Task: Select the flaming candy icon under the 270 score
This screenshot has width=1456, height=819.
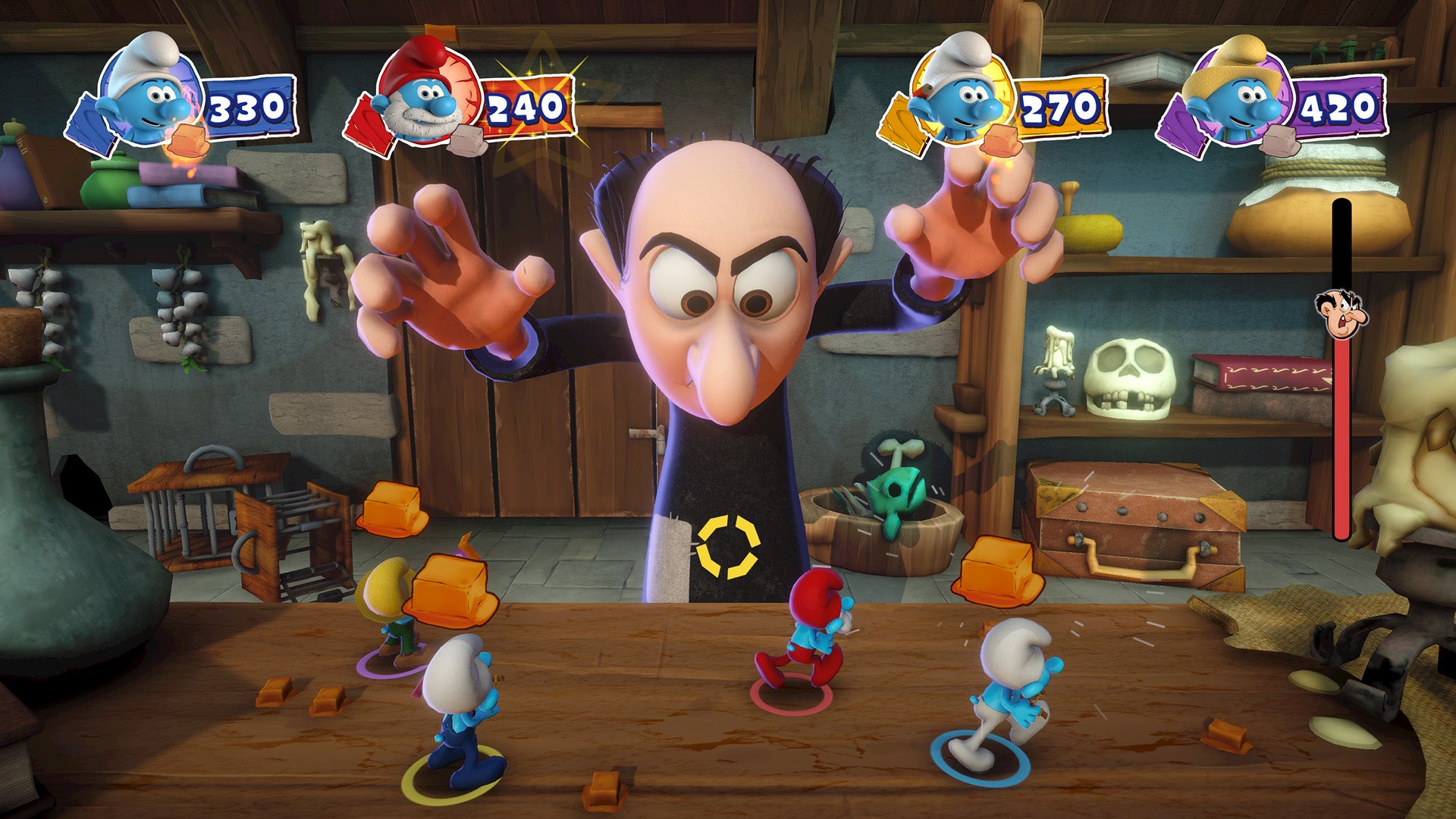Action: point(1001,140)
